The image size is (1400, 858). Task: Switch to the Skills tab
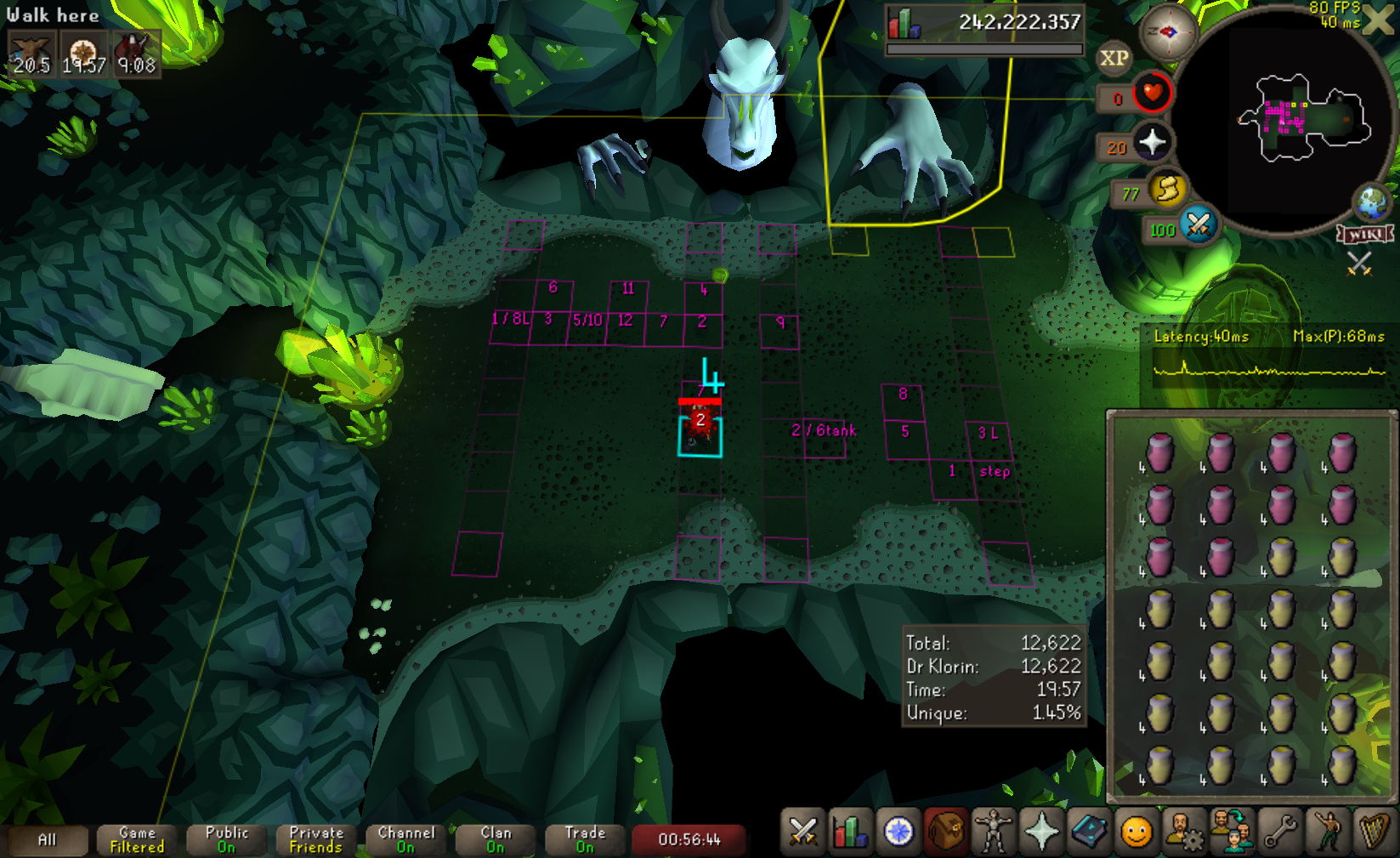(x=850, y=832)
